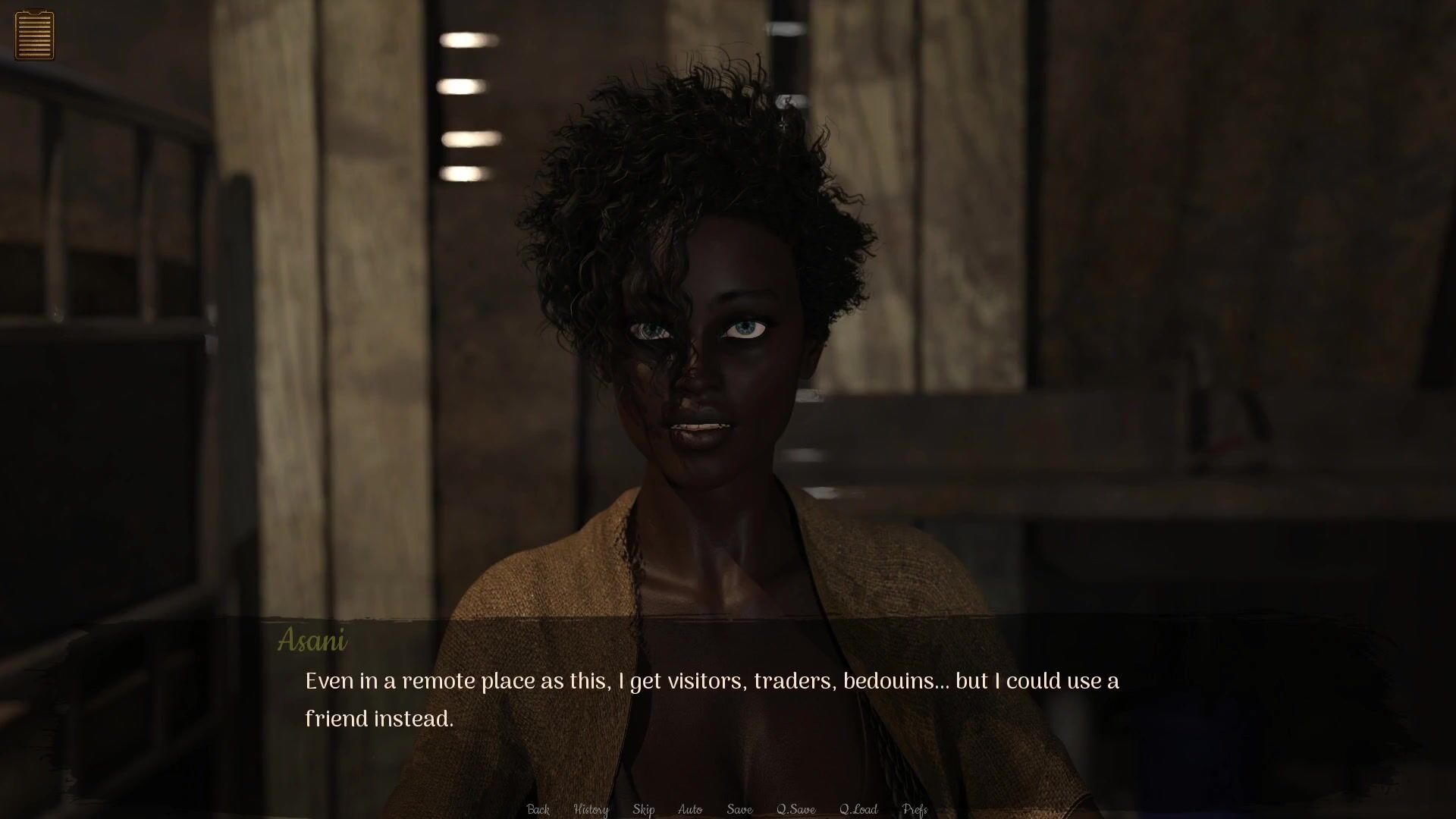Open the Save menu
1456x819 pixels.
739,809
